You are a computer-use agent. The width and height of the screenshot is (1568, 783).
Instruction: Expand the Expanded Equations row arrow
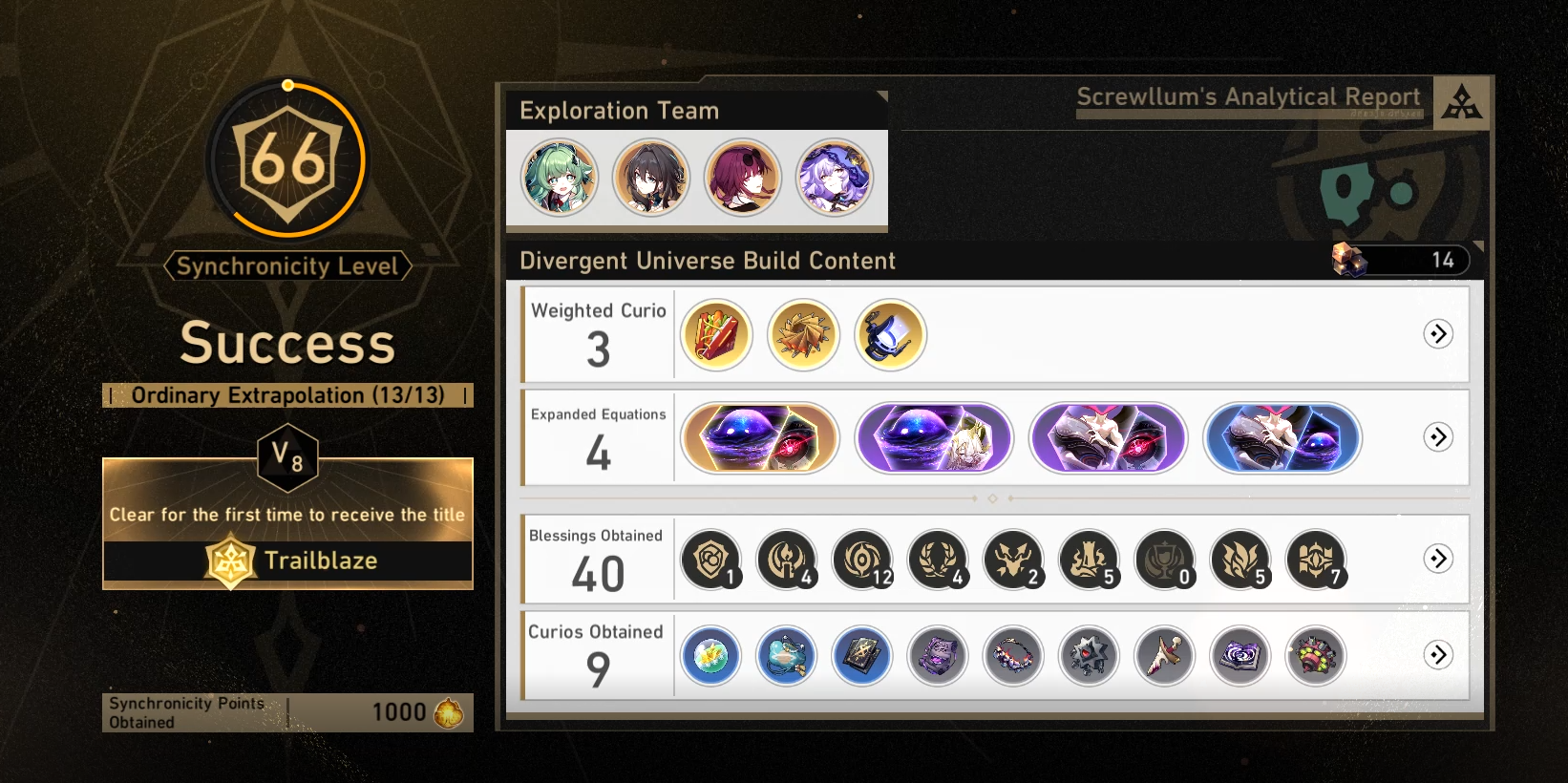coord(1438,437)
